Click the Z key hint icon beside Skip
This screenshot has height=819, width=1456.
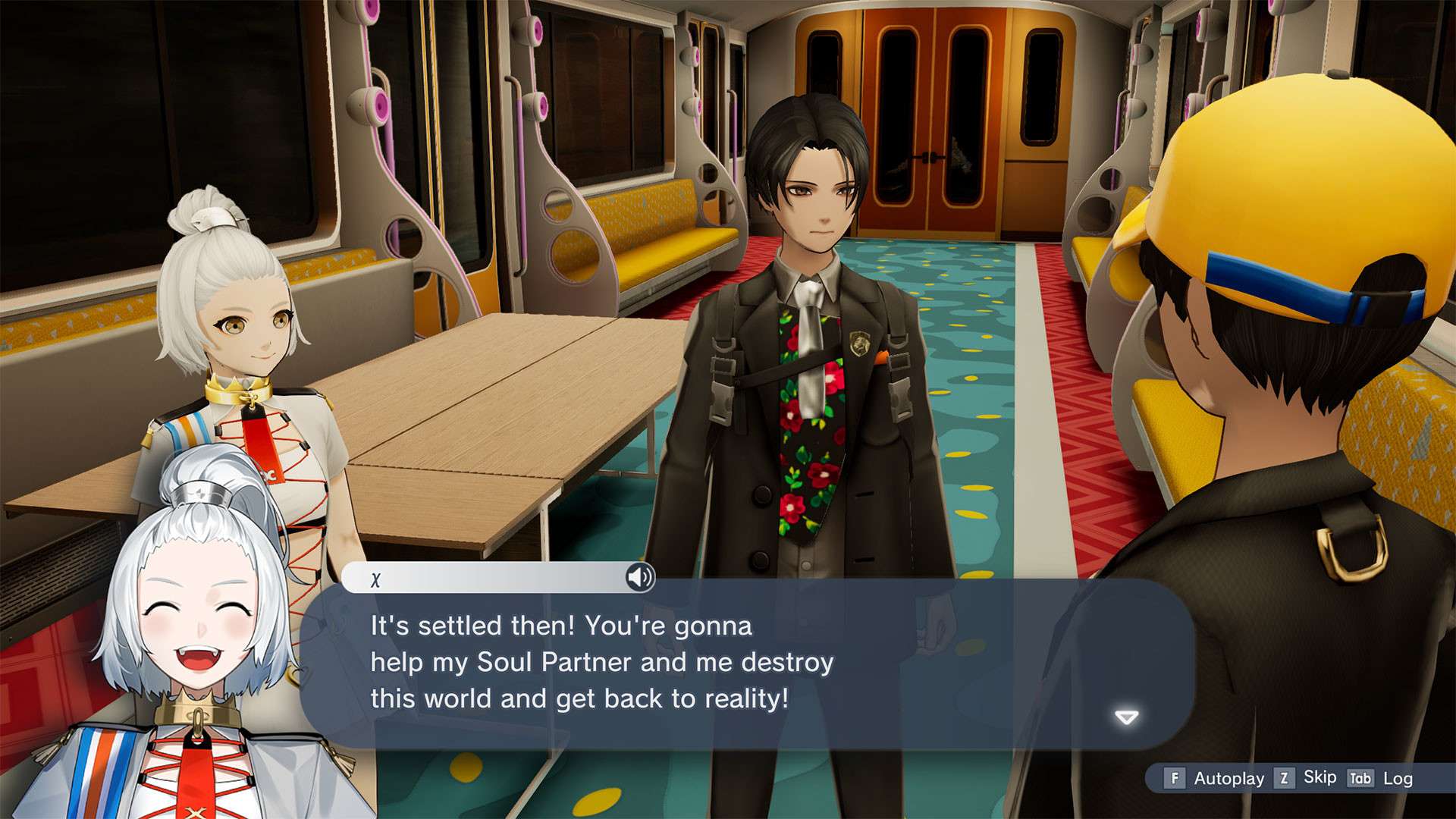click(1284, 778)
